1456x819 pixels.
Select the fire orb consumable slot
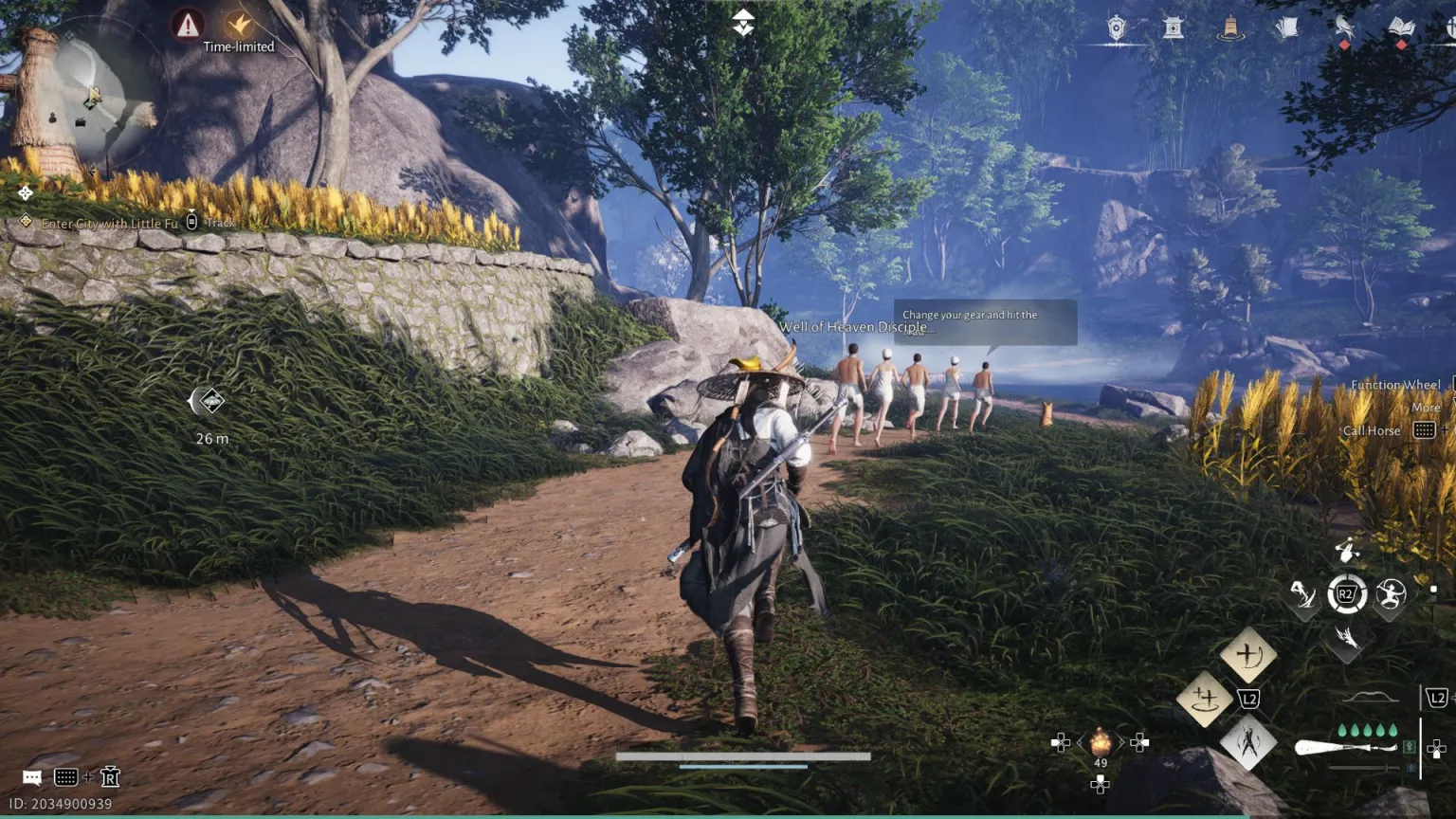point(1101,742)
